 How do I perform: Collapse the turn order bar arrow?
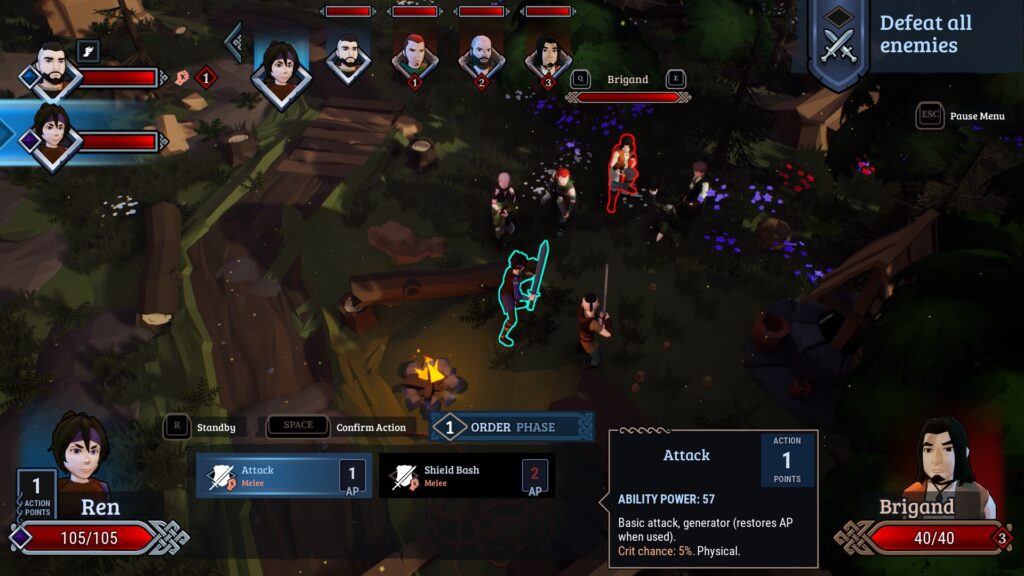coord(234,42)
